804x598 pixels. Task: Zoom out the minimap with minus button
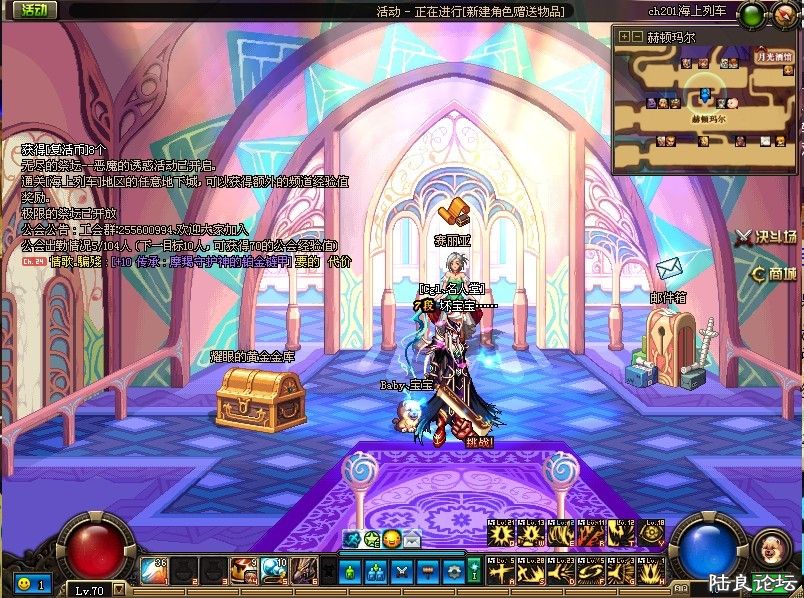tap(638, 37)
